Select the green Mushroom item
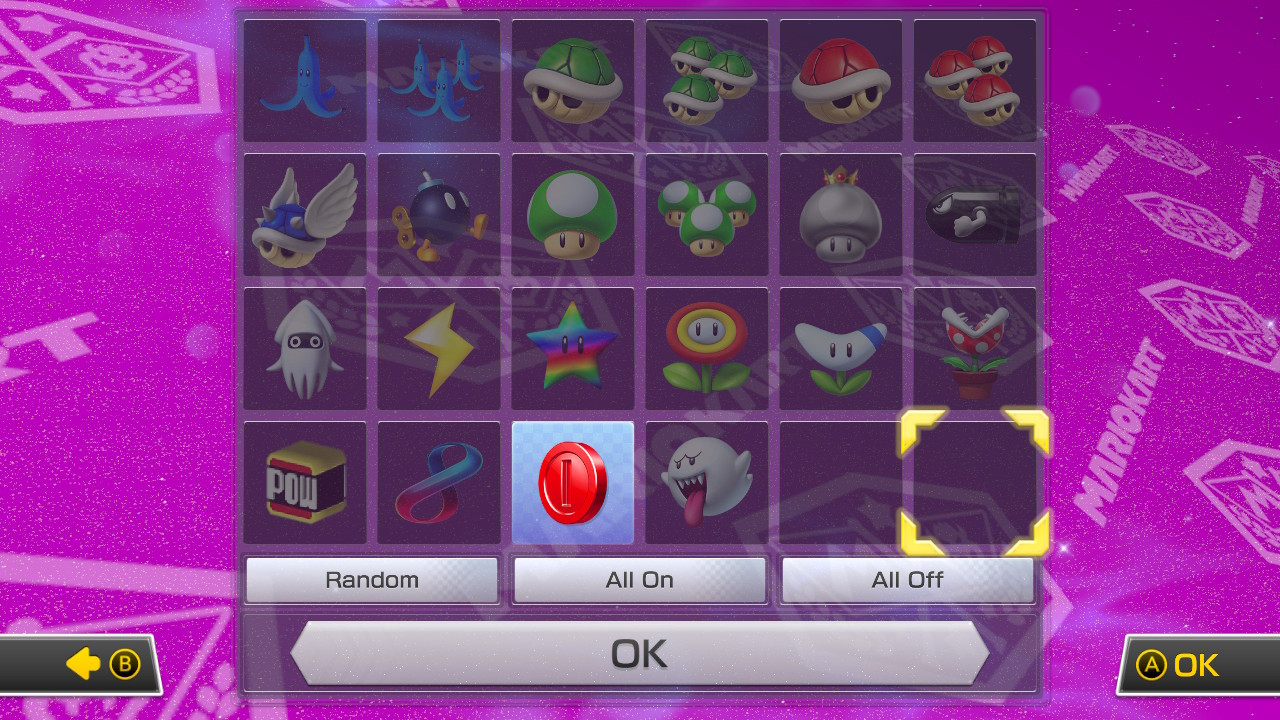The image size is (1280, 720). pos(572,214)
